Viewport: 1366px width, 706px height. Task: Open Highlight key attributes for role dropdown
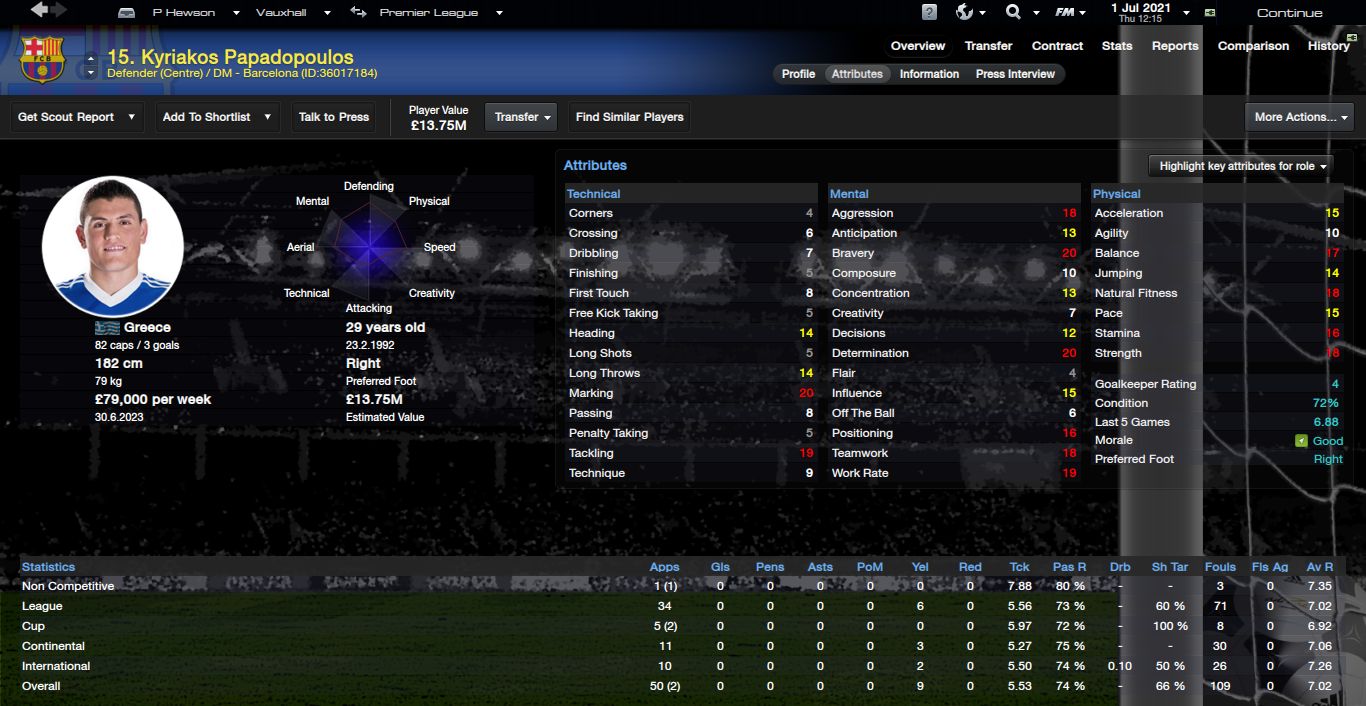[x=1242, y=166]
